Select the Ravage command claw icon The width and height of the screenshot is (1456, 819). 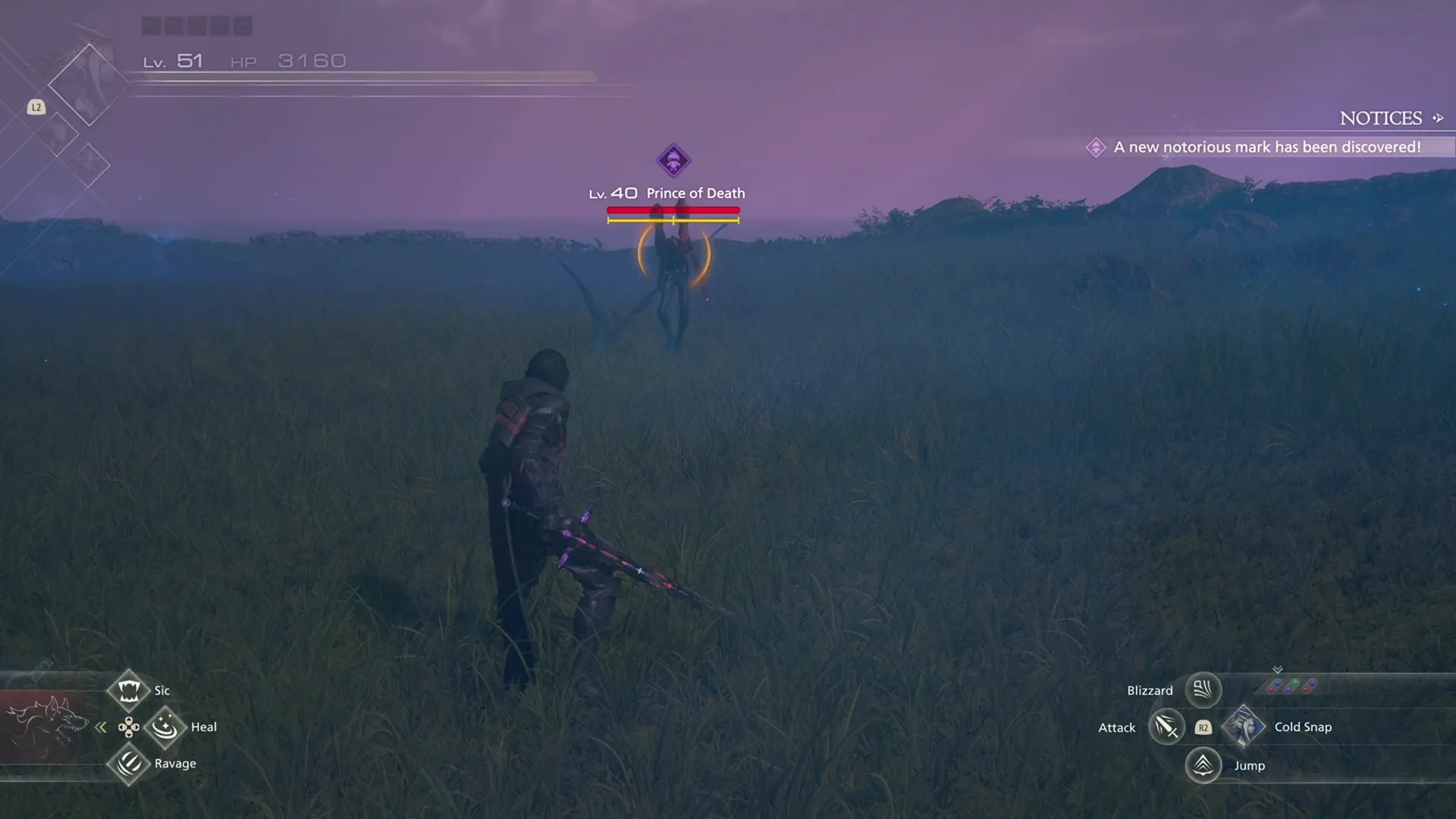point(129,764)
